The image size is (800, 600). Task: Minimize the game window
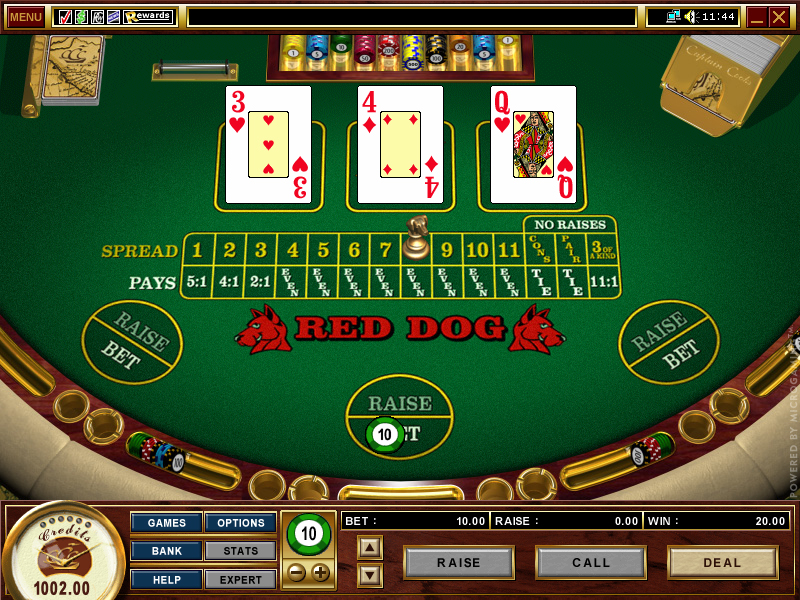pyautogui.click(x=757, y=17)
